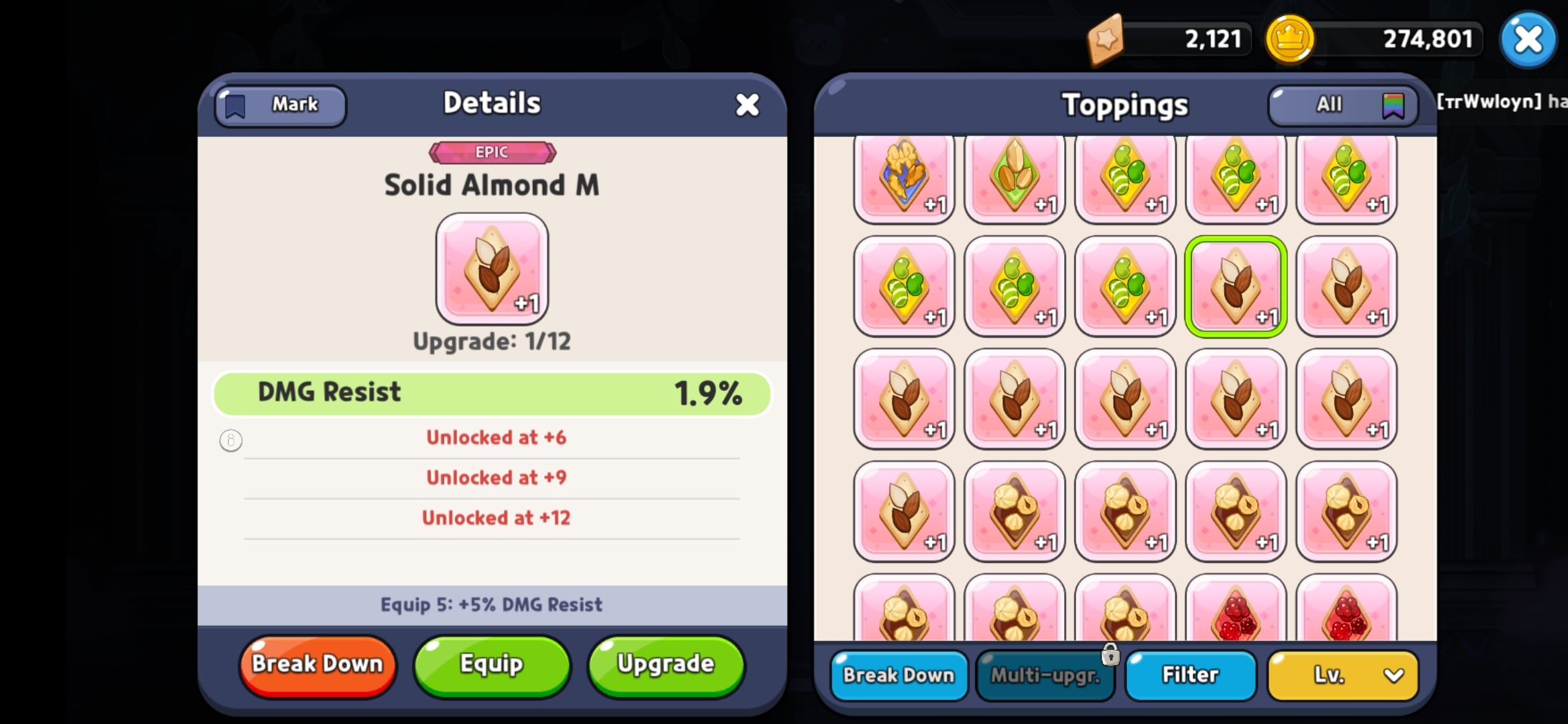
Task: Break Down the selected topping
Action: pos(317,664)
